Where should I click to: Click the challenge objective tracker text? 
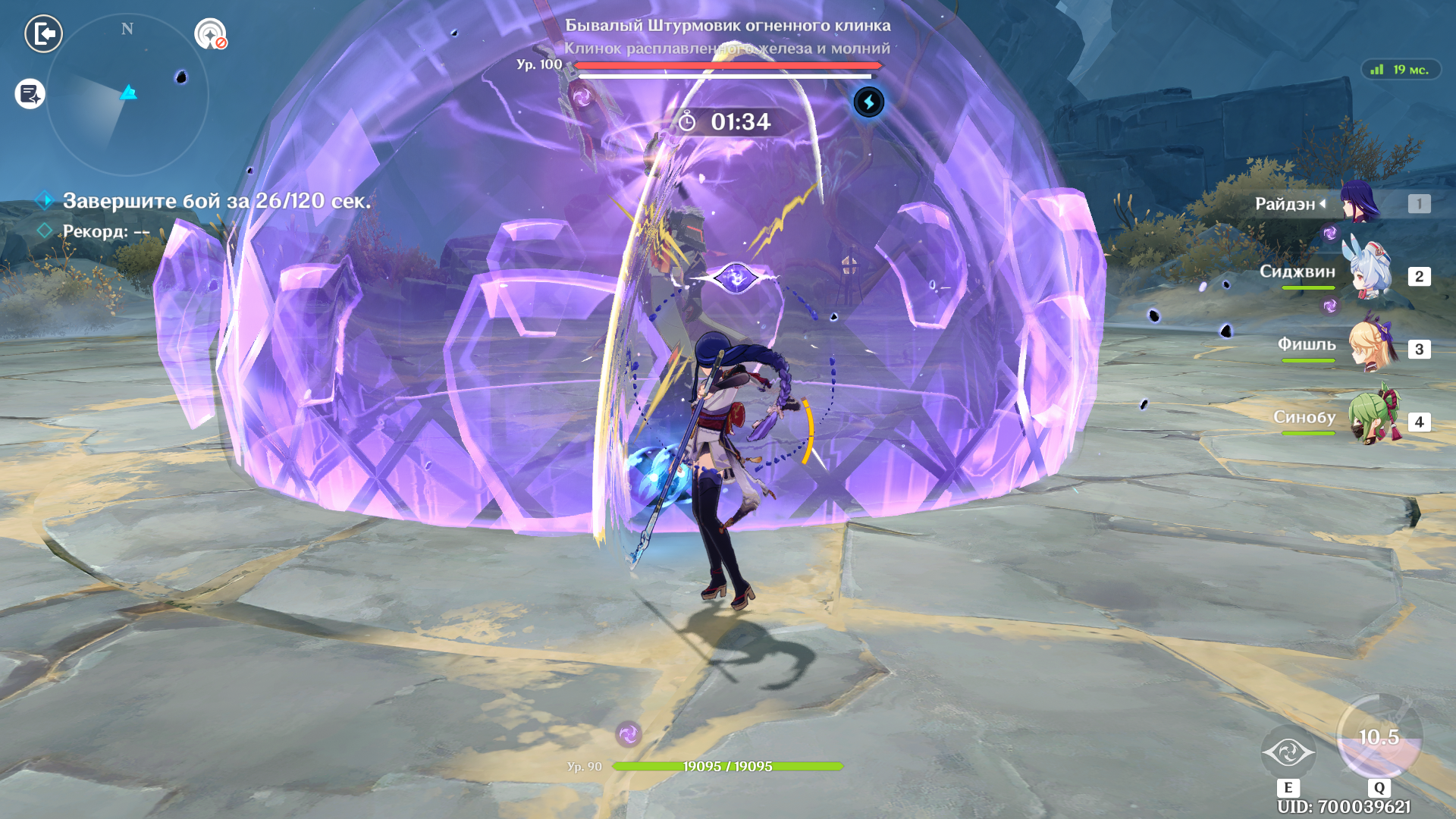tap(217, 201)
